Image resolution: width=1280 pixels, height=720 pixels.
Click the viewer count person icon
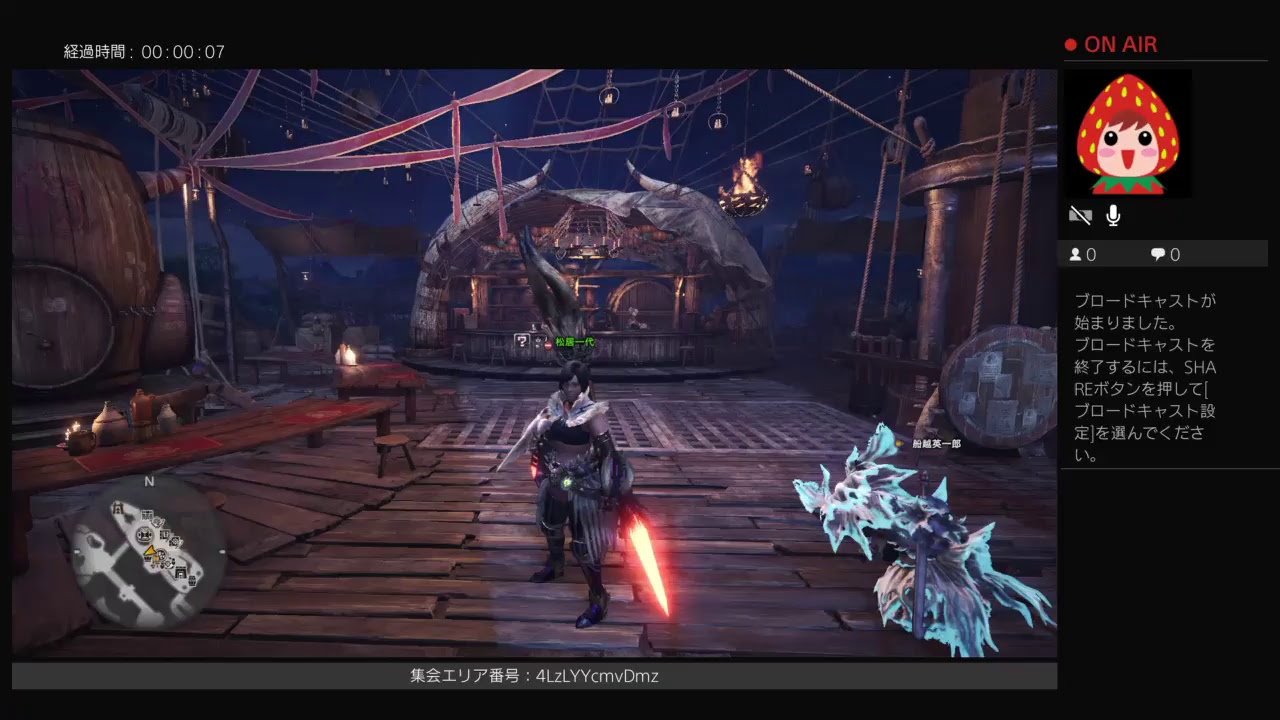pyautogui.click(x=1075, y=254)
